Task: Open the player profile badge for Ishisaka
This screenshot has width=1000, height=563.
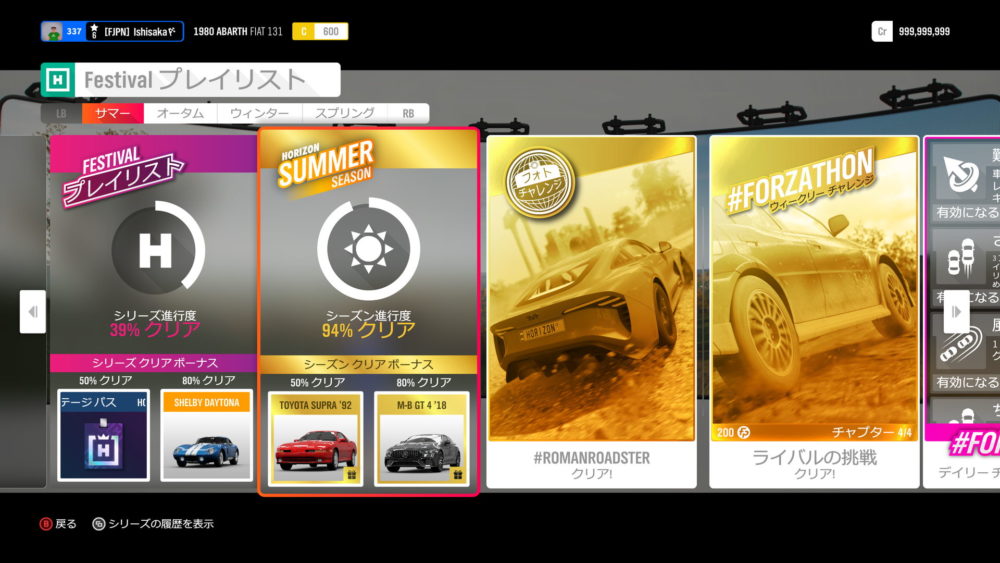Action: point(112,31)
